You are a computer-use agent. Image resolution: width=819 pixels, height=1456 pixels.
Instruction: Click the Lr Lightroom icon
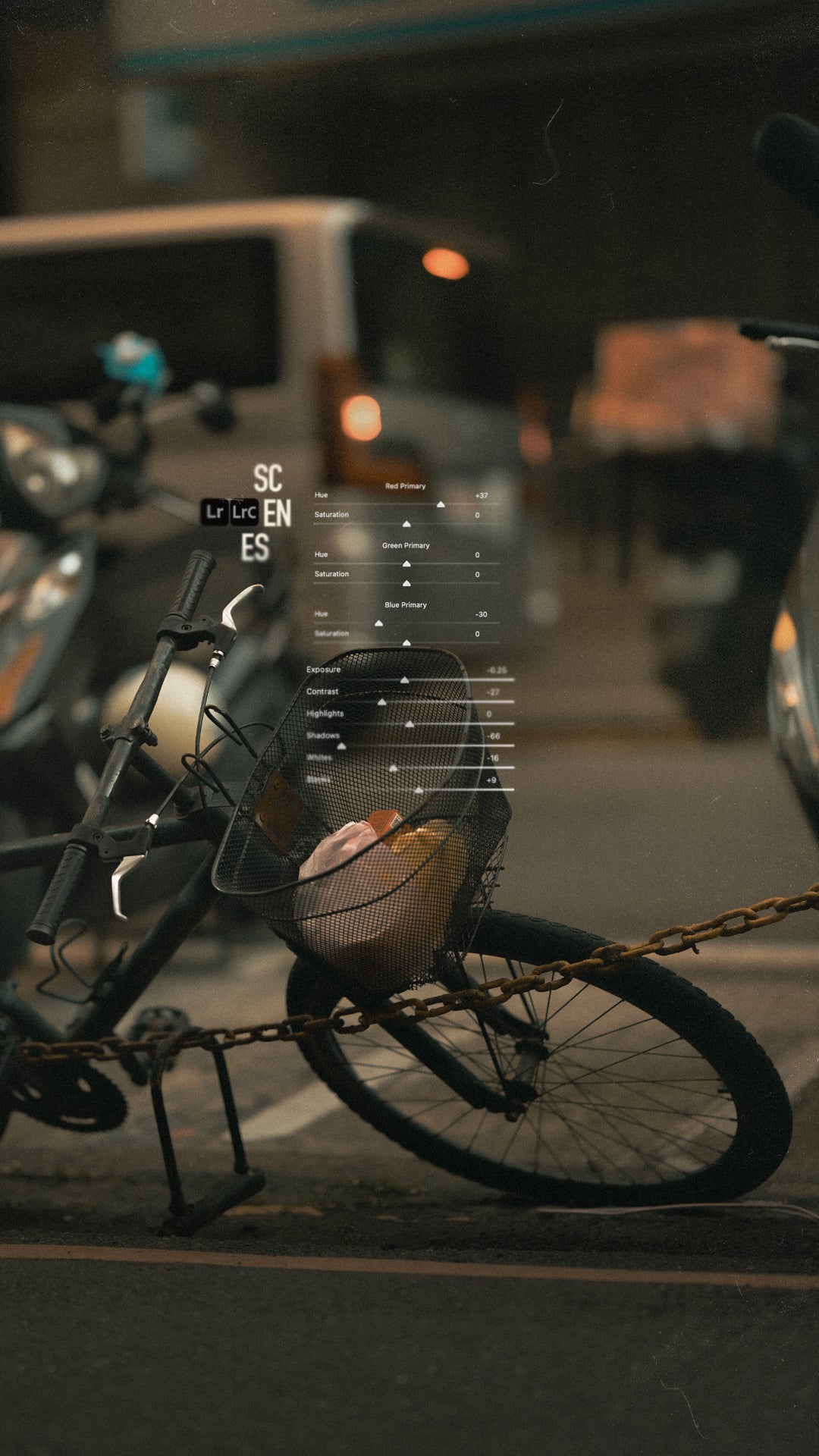click(215, 512)
